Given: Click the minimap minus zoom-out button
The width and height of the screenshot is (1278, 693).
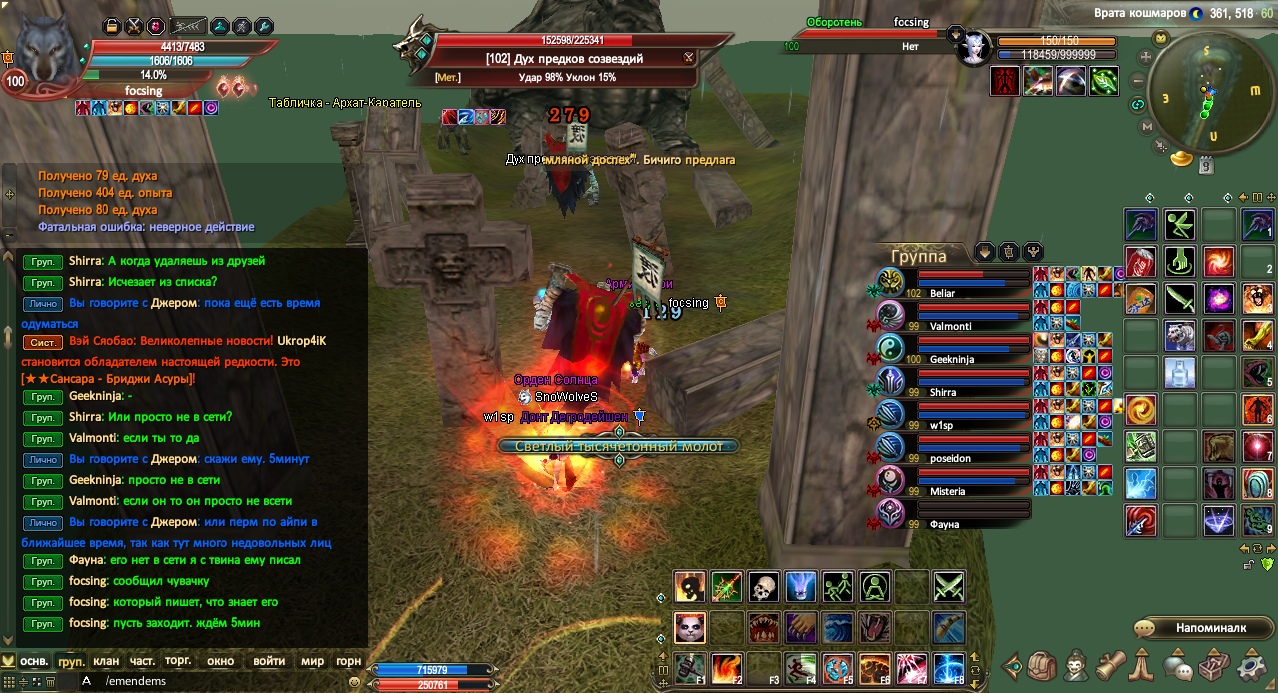Looking at the screenshot, I should click(x=1138, y=81).
